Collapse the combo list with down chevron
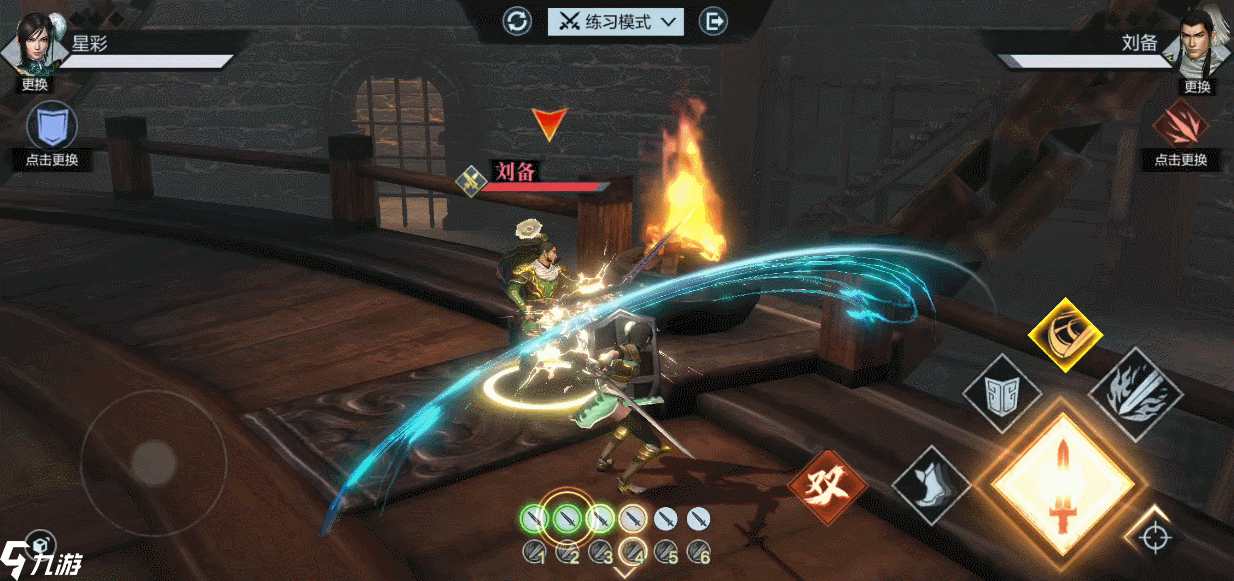The height and width of the screenshot is (581, 1234). 625,573
